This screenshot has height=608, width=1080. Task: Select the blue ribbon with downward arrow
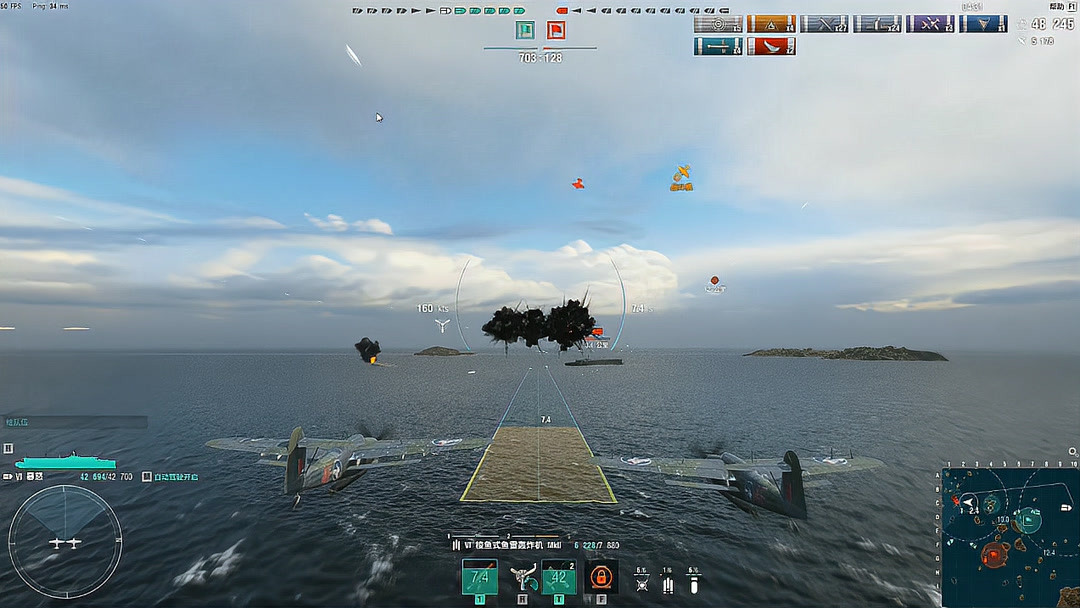point(983,24)
